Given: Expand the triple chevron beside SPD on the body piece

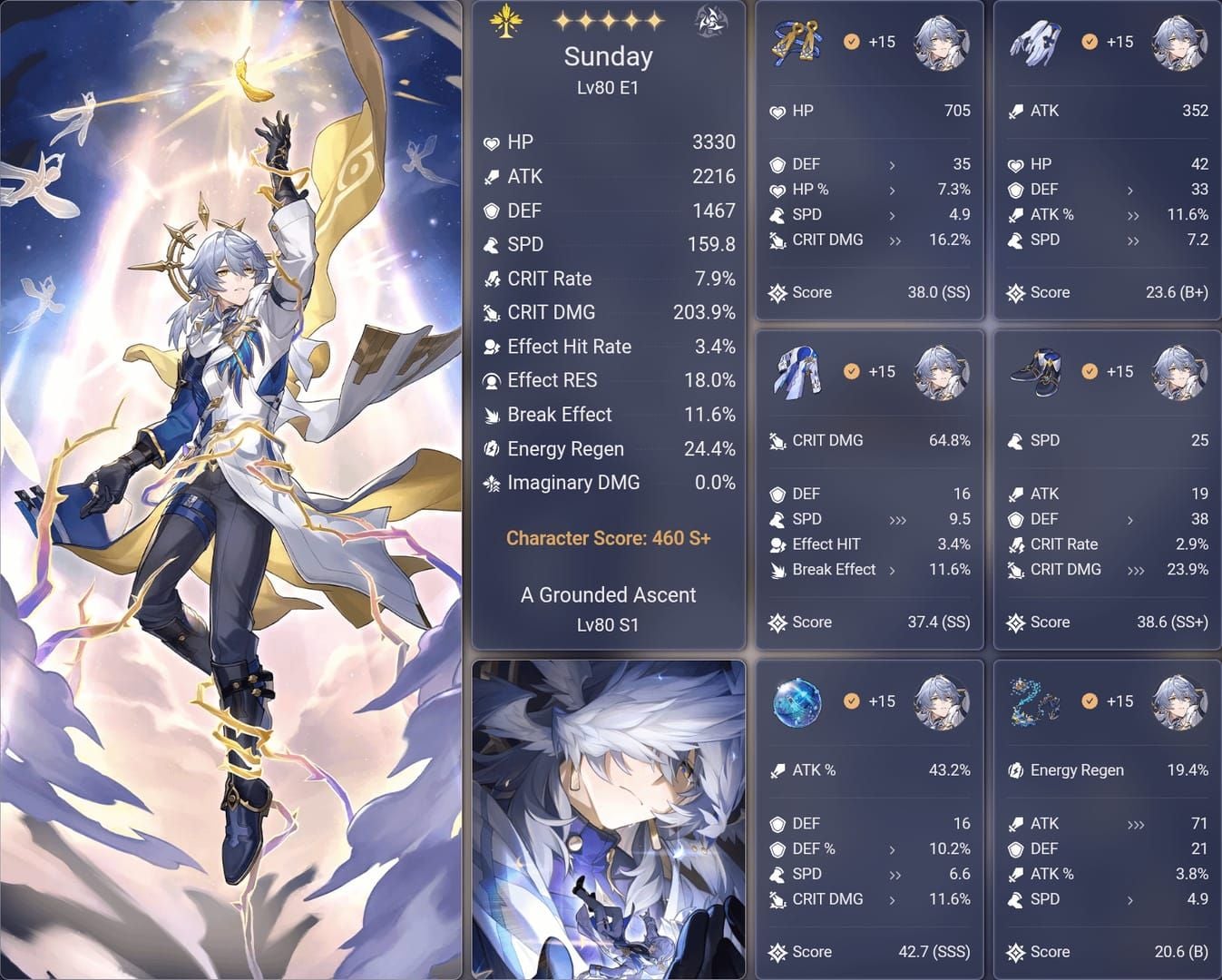Looking at the screenshot, I should point(896,520).
